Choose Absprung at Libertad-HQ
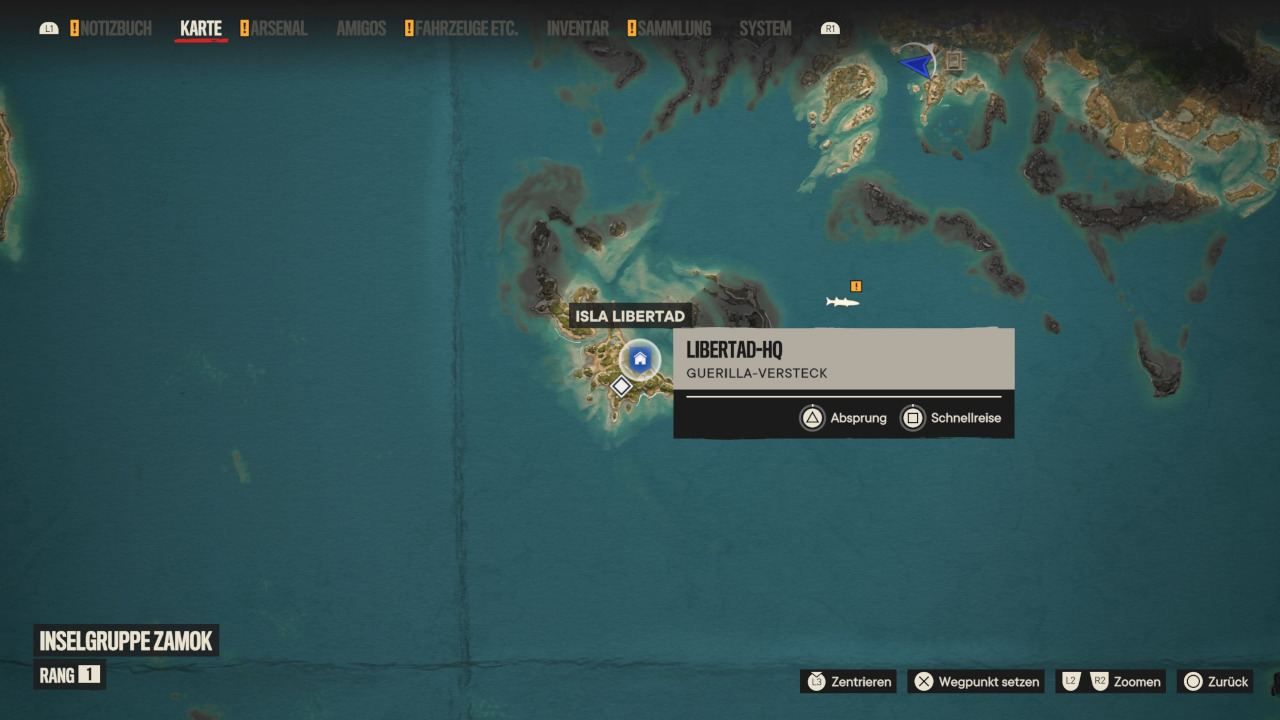This screenshot has height=720, width=1280. (844, 418)
